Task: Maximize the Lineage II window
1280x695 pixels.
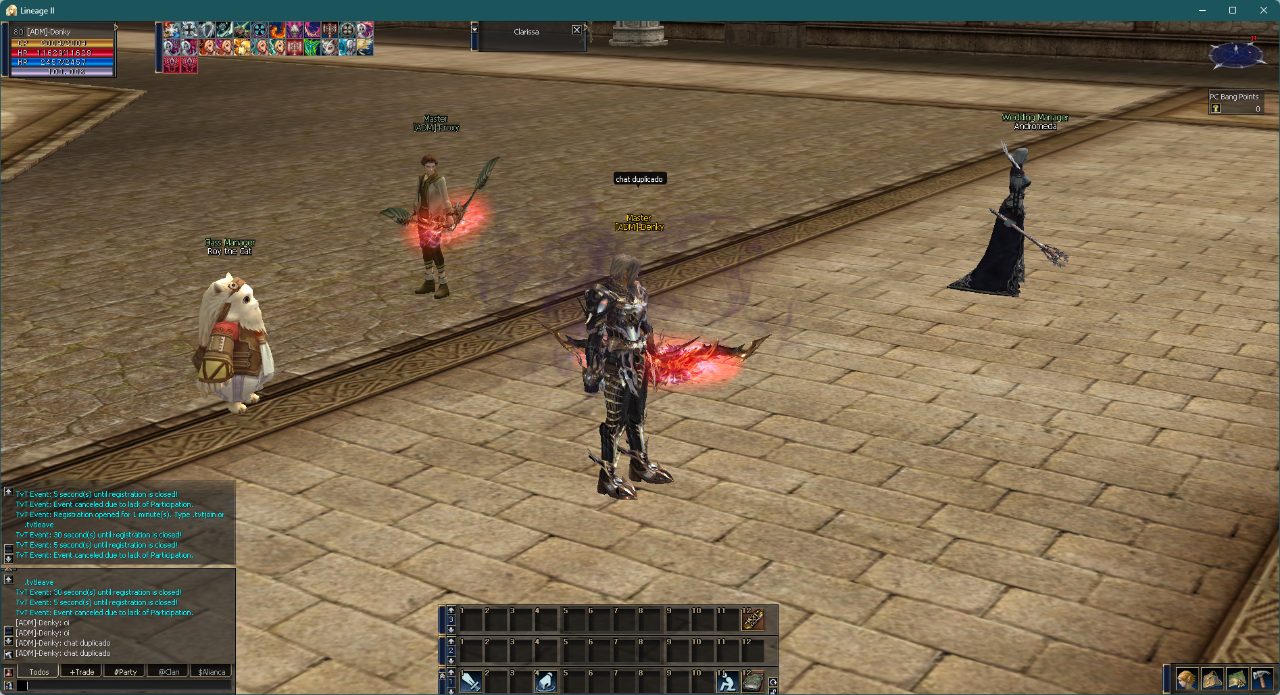Action: tap(1232, 10)
